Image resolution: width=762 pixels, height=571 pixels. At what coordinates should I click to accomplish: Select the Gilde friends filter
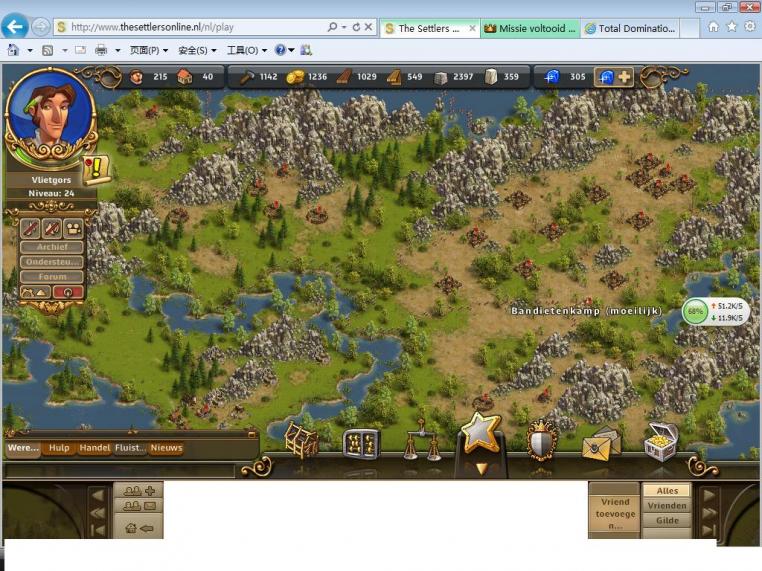click(x=667, y=520)
